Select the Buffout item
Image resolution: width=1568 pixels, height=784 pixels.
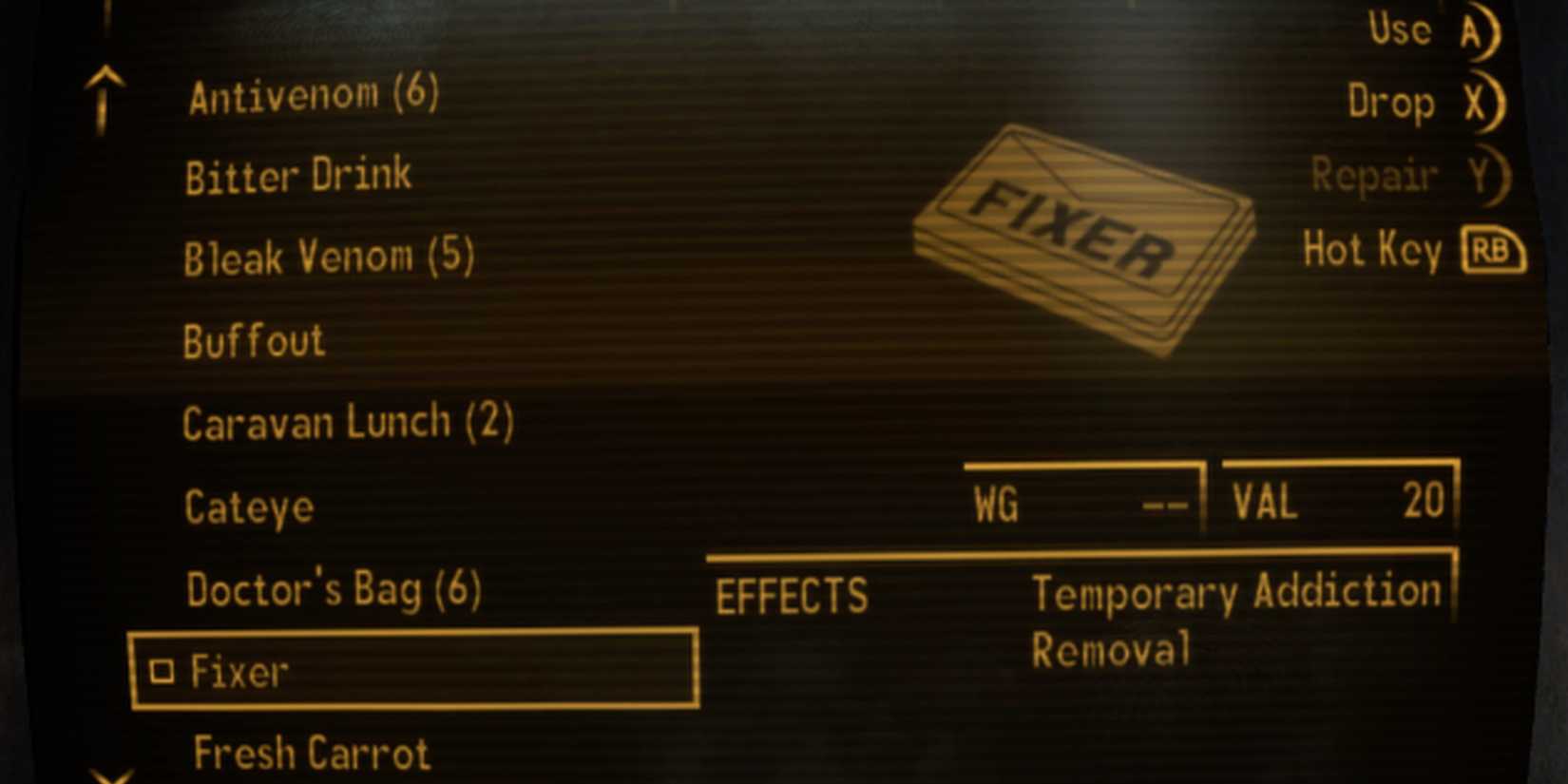pos(254,339)
